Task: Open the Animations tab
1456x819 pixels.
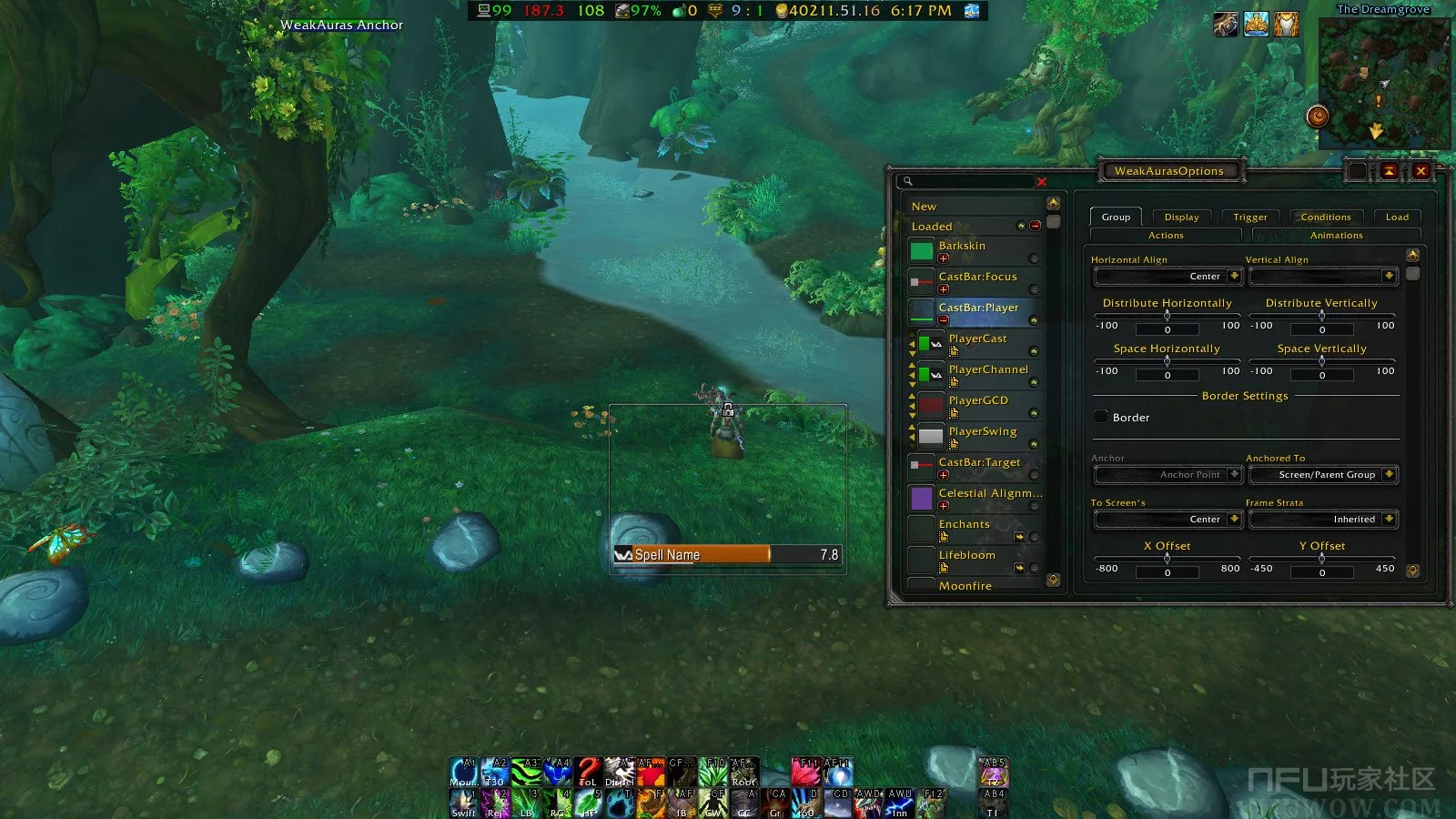Action: pyautogui.click(x=1336, y=236)
